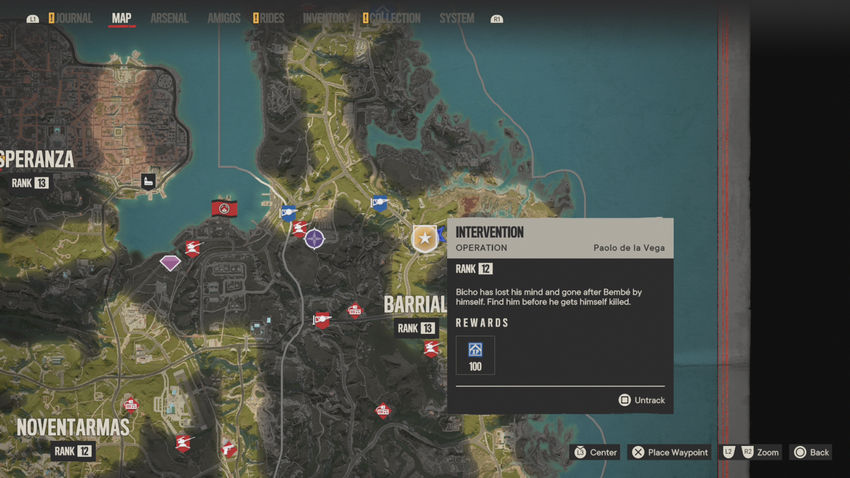This screenshot has height=478, width=850.
Task: Switch to the Collection tab
Action: [394, 18]
